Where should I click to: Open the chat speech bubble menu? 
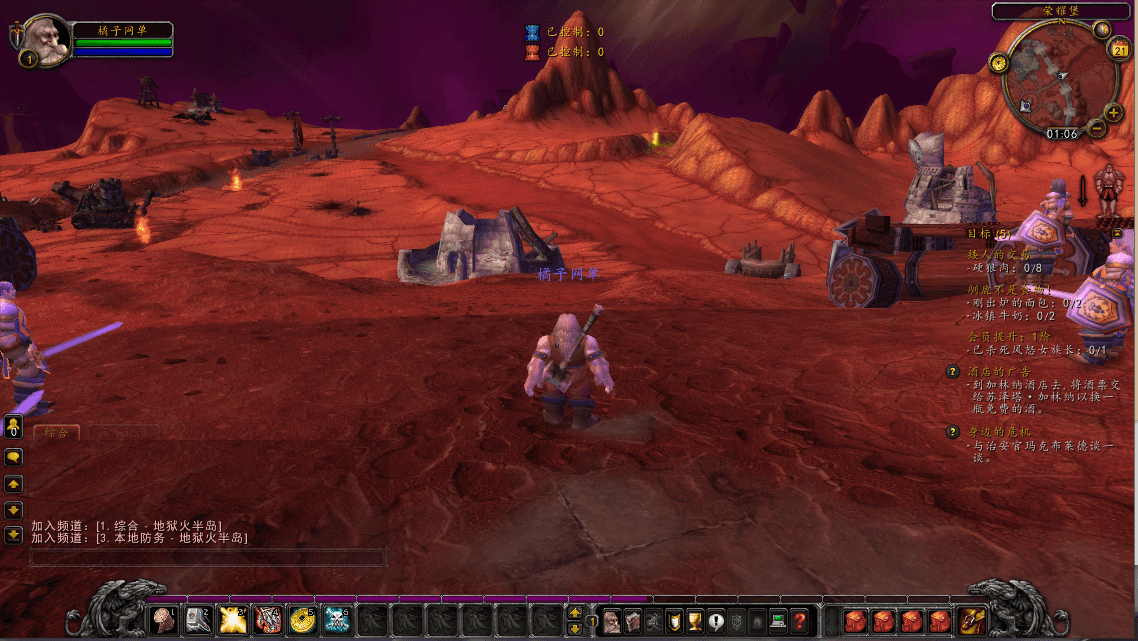click(x=14, y=456)
